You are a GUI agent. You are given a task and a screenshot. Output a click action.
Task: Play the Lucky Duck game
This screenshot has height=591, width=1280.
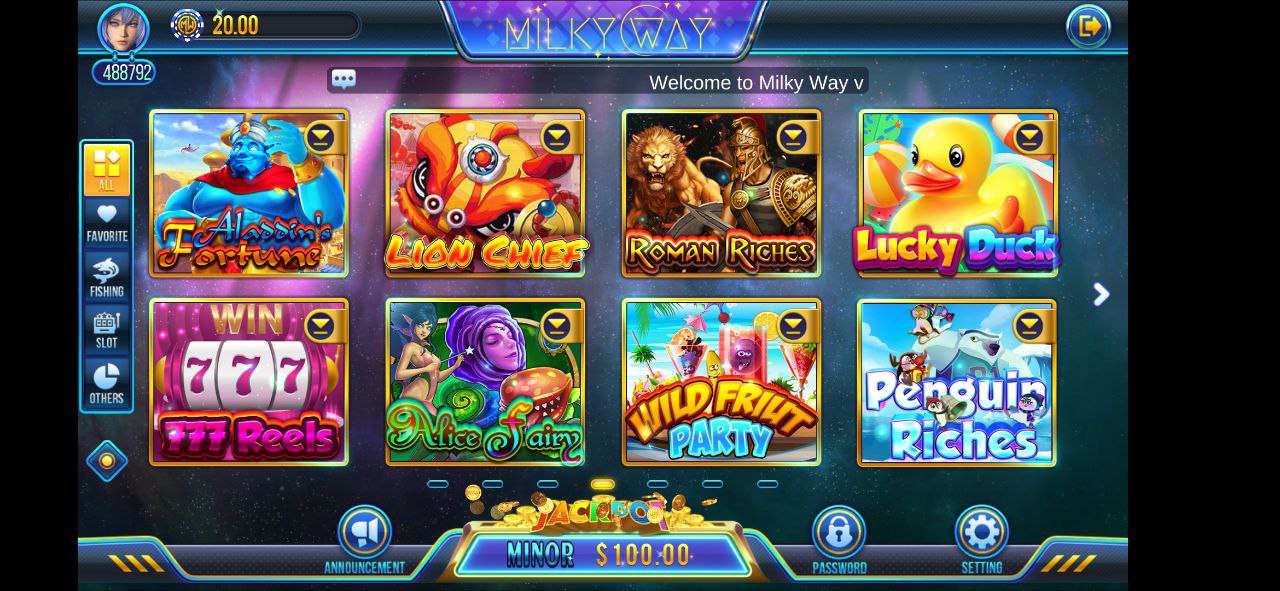coord(957,195)
